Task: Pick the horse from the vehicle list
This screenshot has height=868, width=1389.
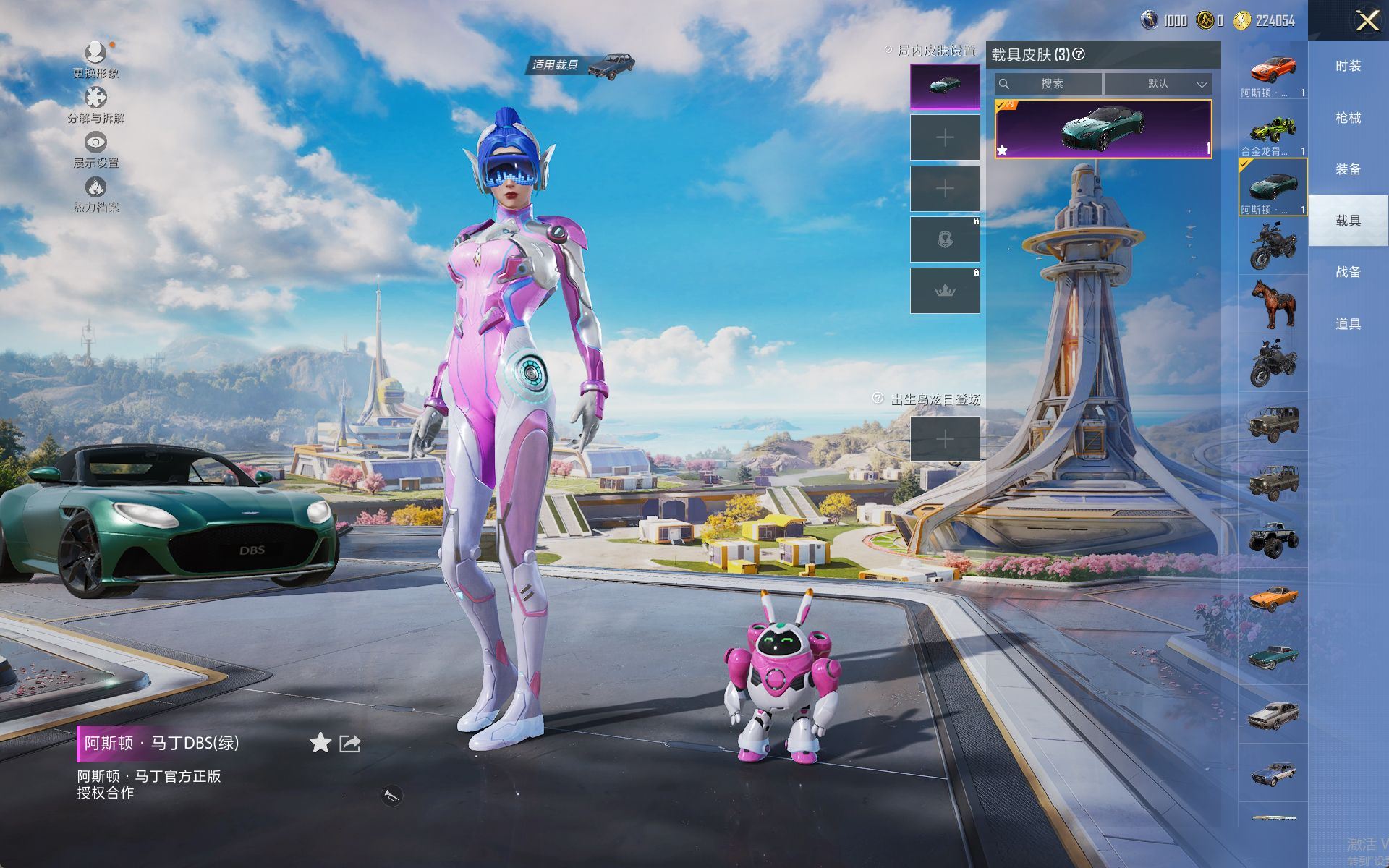Action: [1273, 304]
